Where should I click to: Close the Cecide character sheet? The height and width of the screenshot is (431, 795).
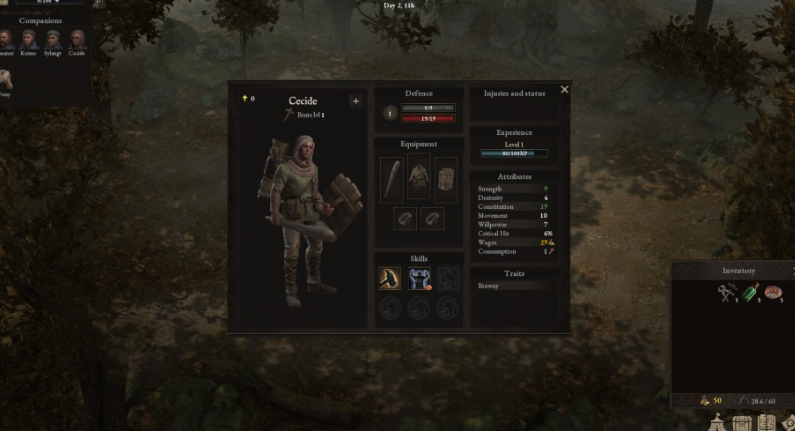(565, 90)
